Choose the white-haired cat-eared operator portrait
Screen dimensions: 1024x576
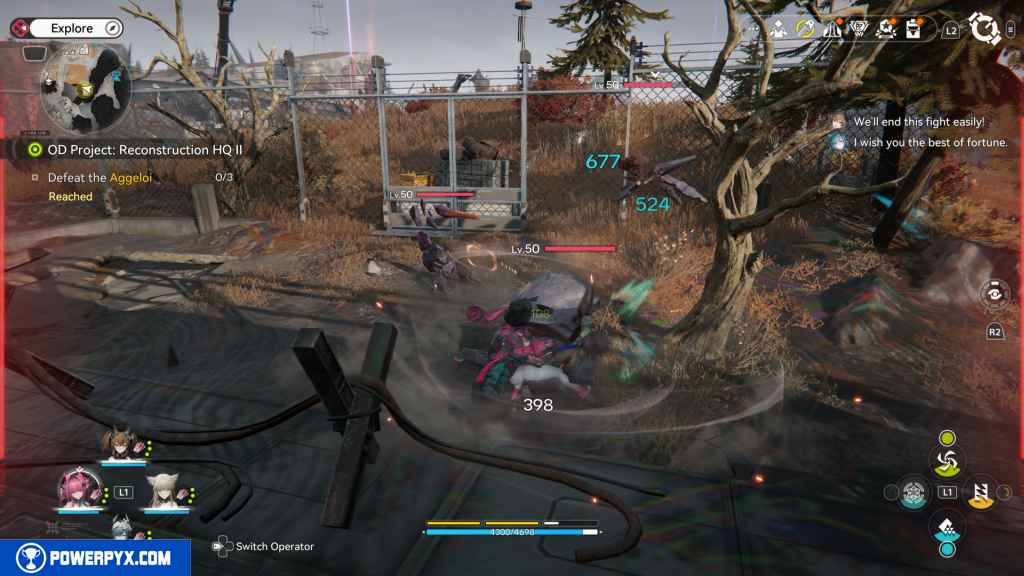pyautogui.click(x=164, y=490)
